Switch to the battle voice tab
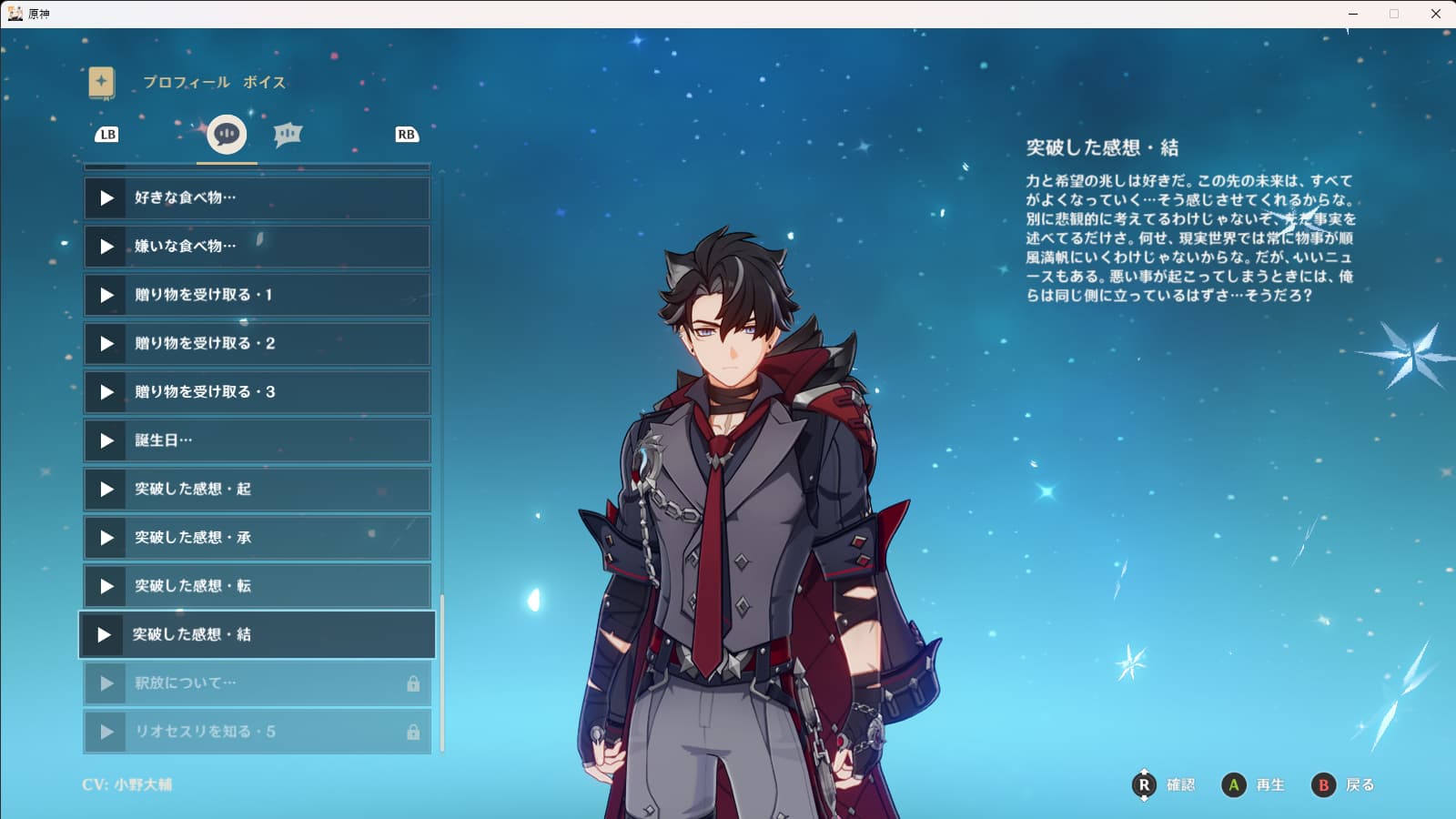The width and height of the screenshot is (1456, 819). click(288, 135)
